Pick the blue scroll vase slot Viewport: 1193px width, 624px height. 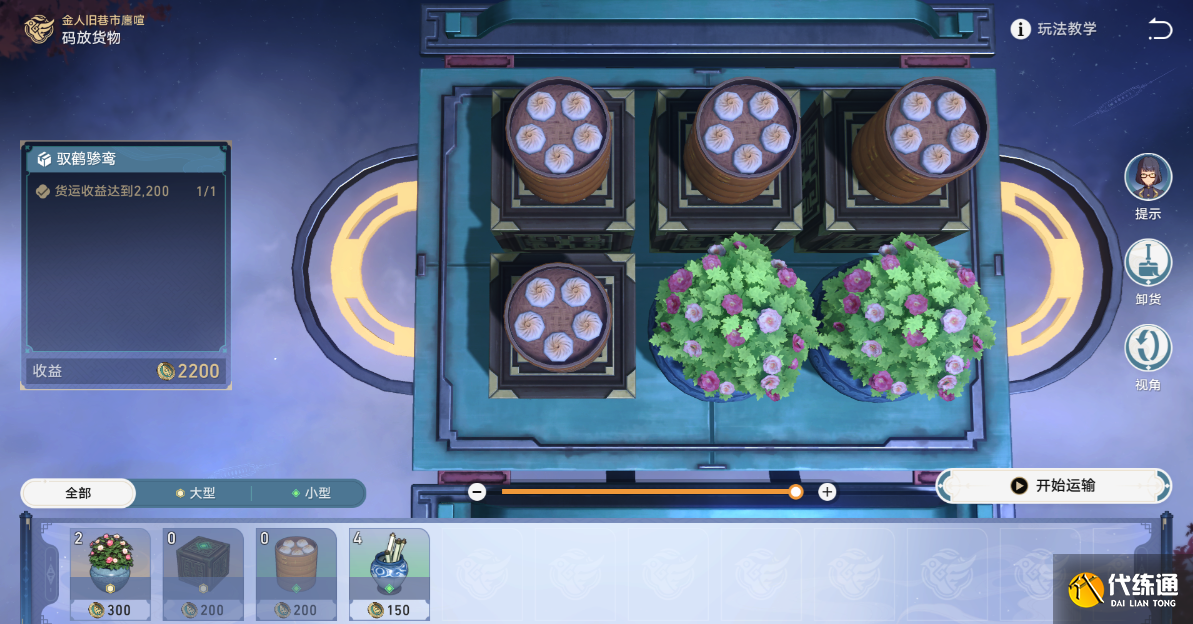coord(389,574)
